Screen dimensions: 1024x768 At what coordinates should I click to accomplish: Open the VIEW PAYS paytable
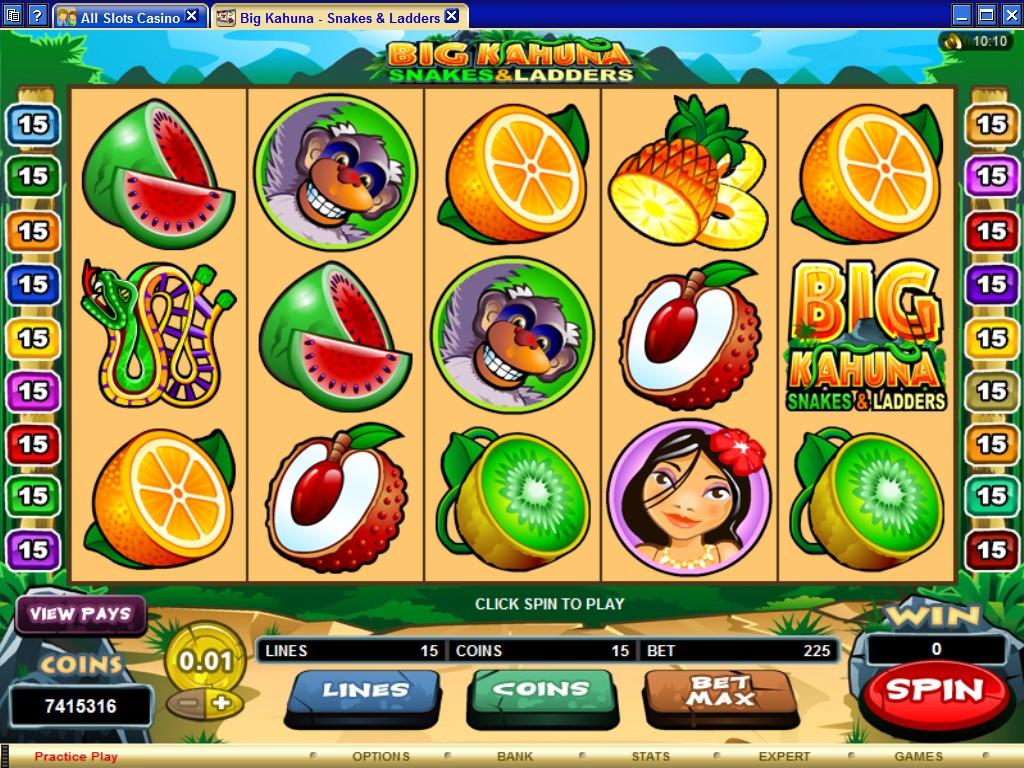tap(80, 614)
